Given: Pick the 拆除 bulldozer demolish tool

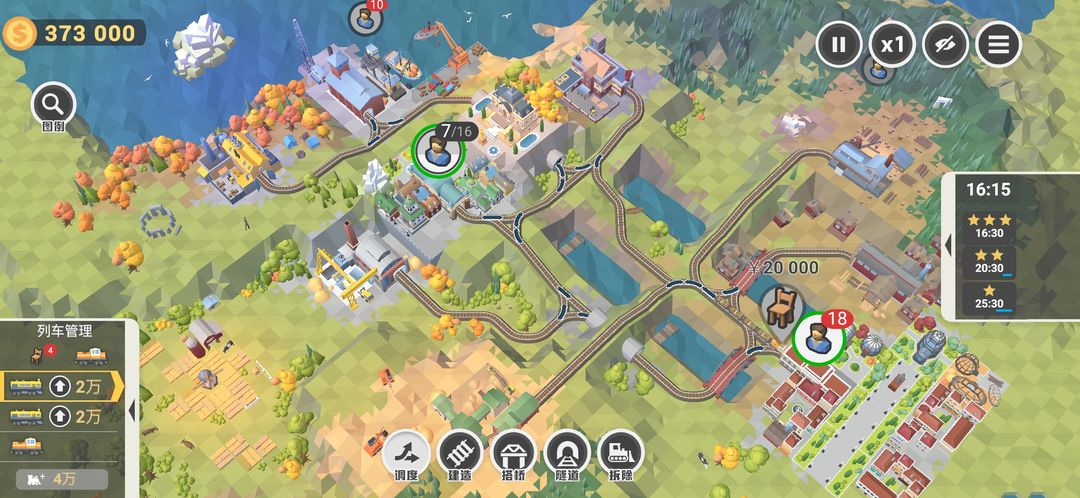Looking at the screenshot, I should click(x=621, y=455).
